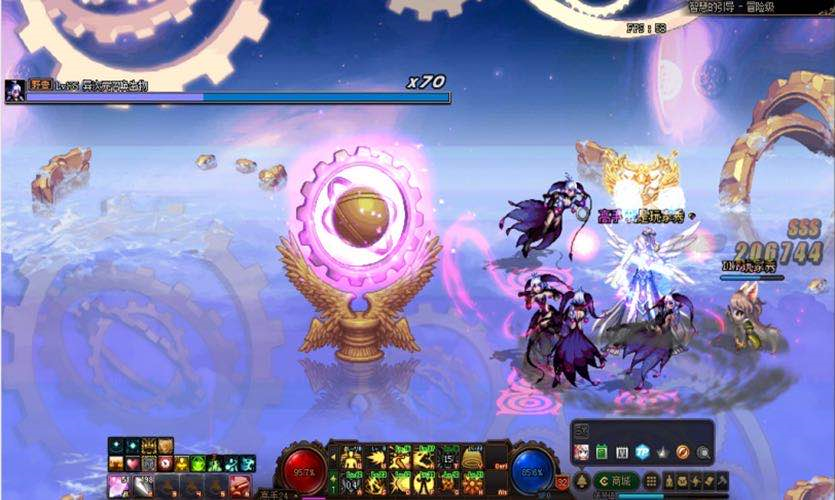Open the pink-haired character portrait icon
Screen dimensions: 835x500
coord(581,452)
